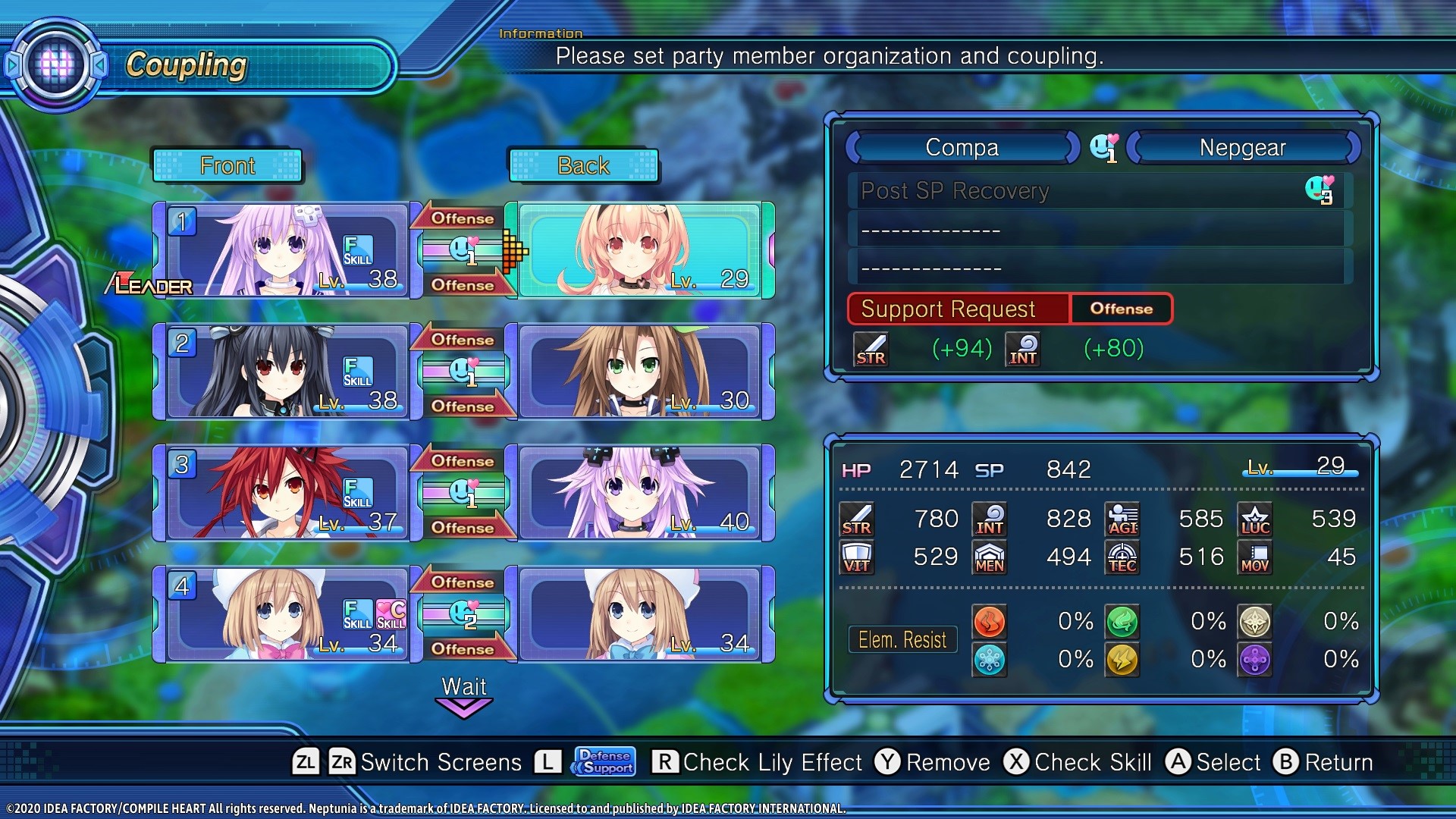Pick the level 34 back member with blue bow
This screenshot has width=1456, height=819.
click(x=639, y=614)
